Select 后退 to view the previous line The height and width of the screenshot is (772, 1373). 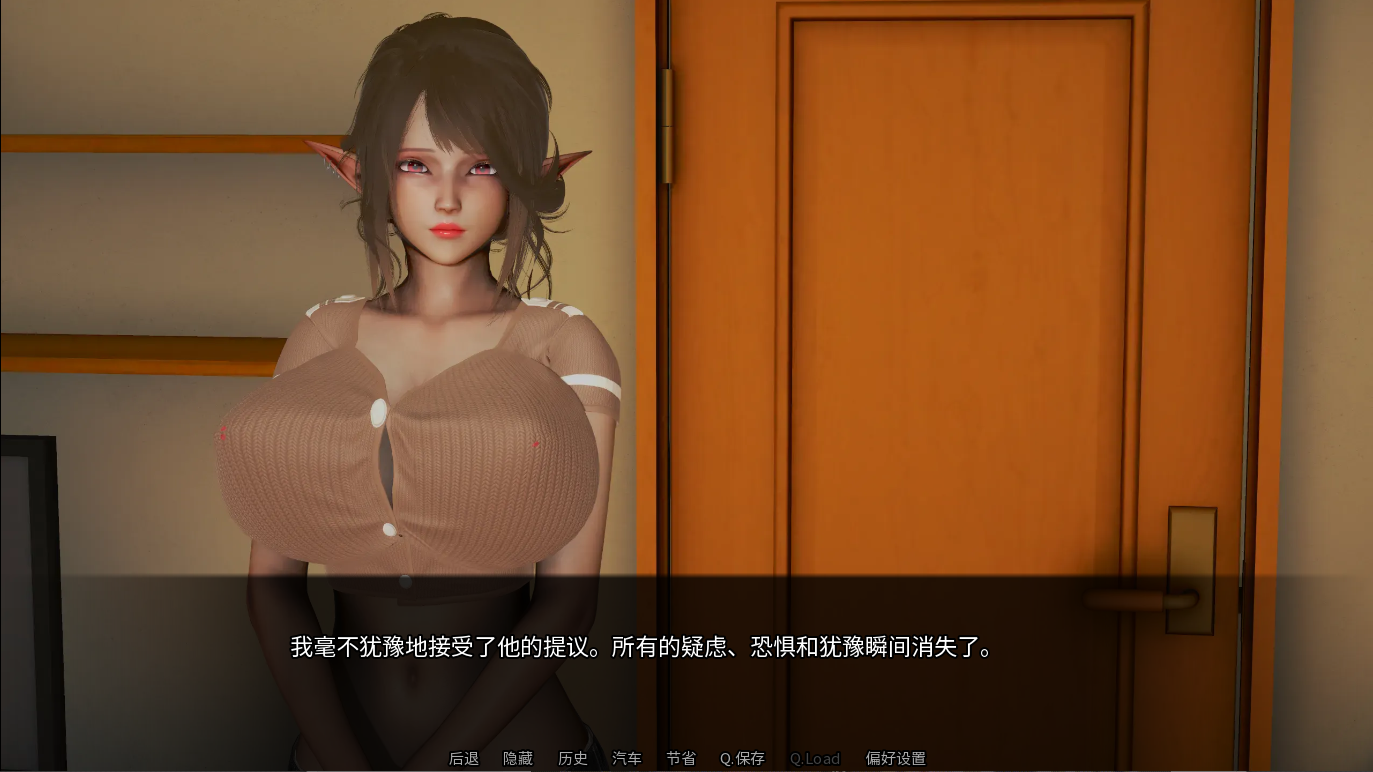coord(463,758)
